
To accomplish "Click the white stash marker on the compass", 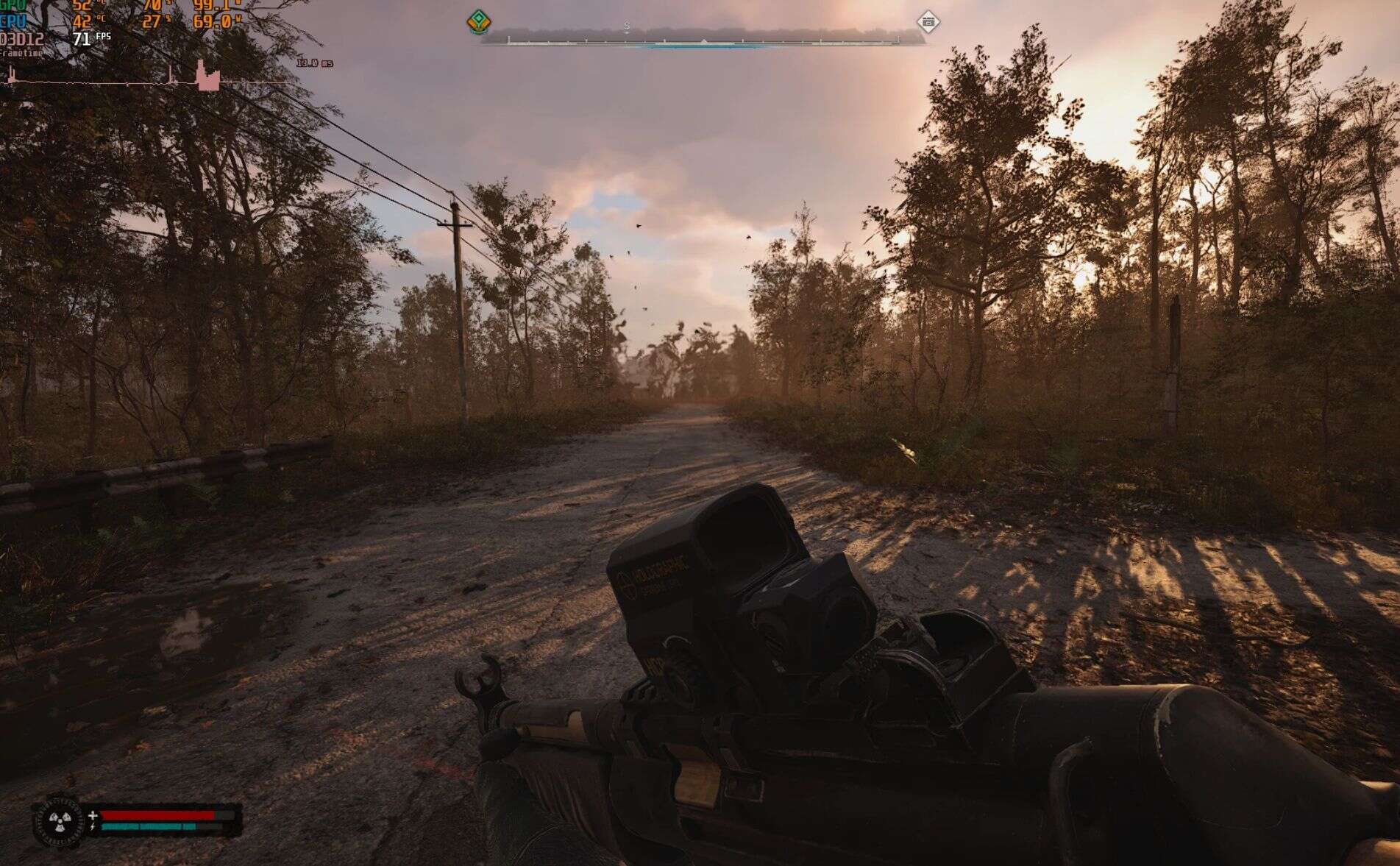I will click(929, 23).
